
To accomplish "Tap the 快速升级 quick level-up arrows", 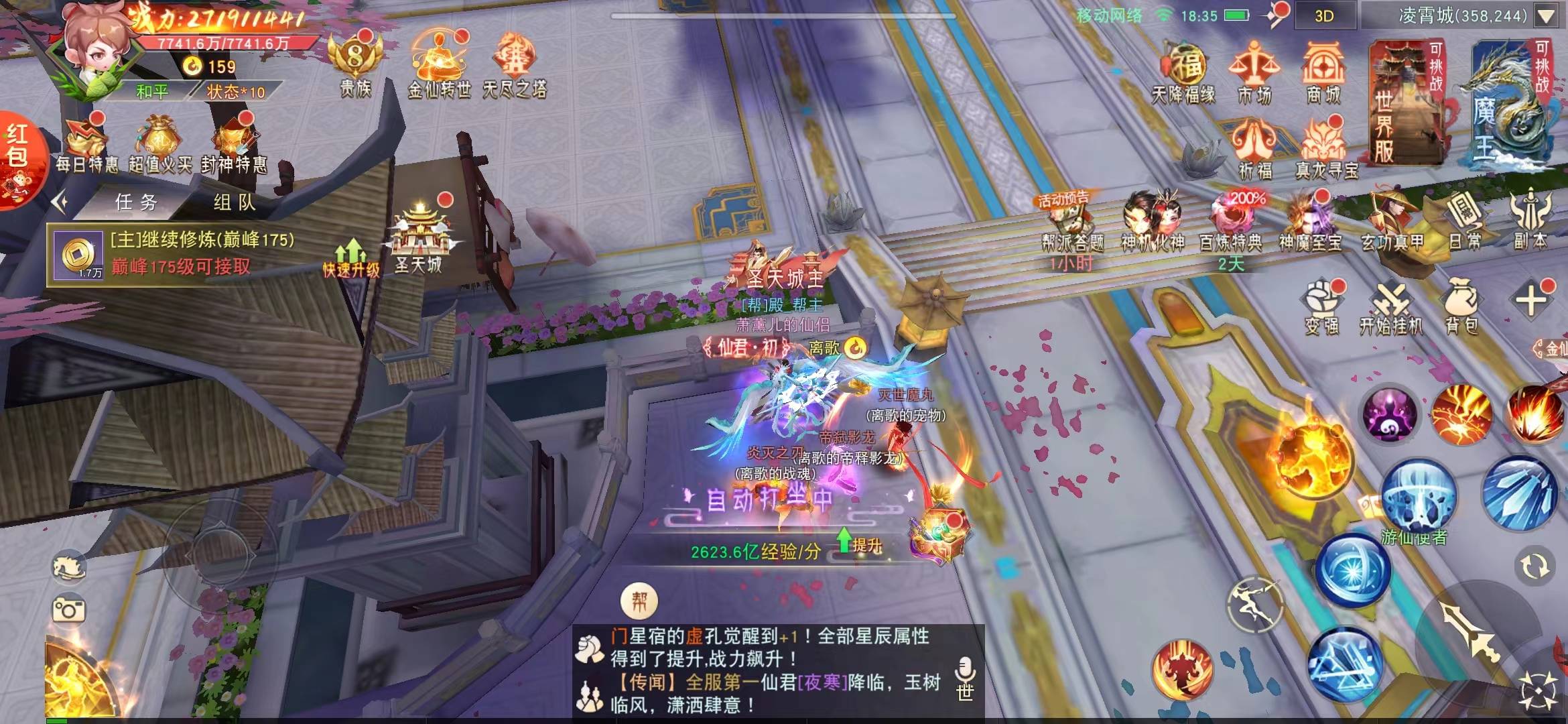I will tap(351, 258).
